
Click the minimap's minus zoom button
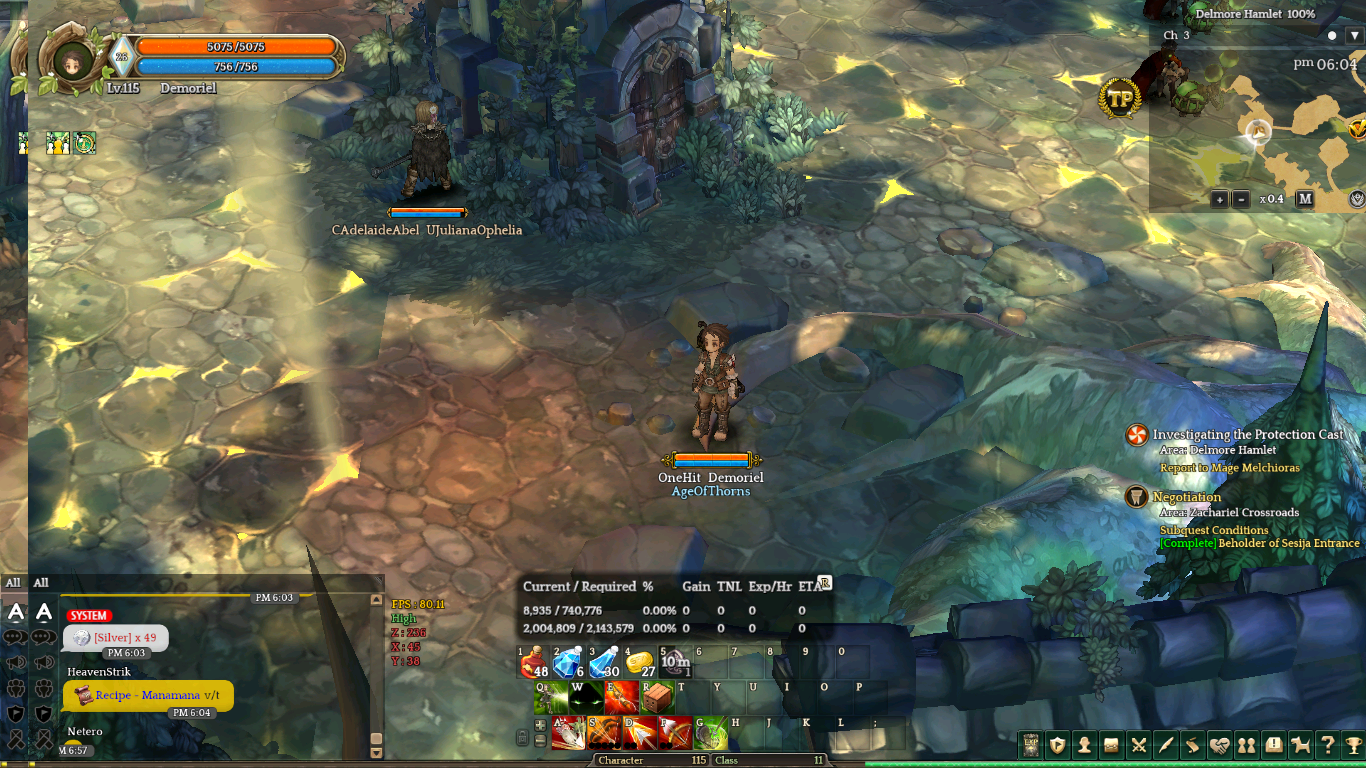(x=1241, y=199)
